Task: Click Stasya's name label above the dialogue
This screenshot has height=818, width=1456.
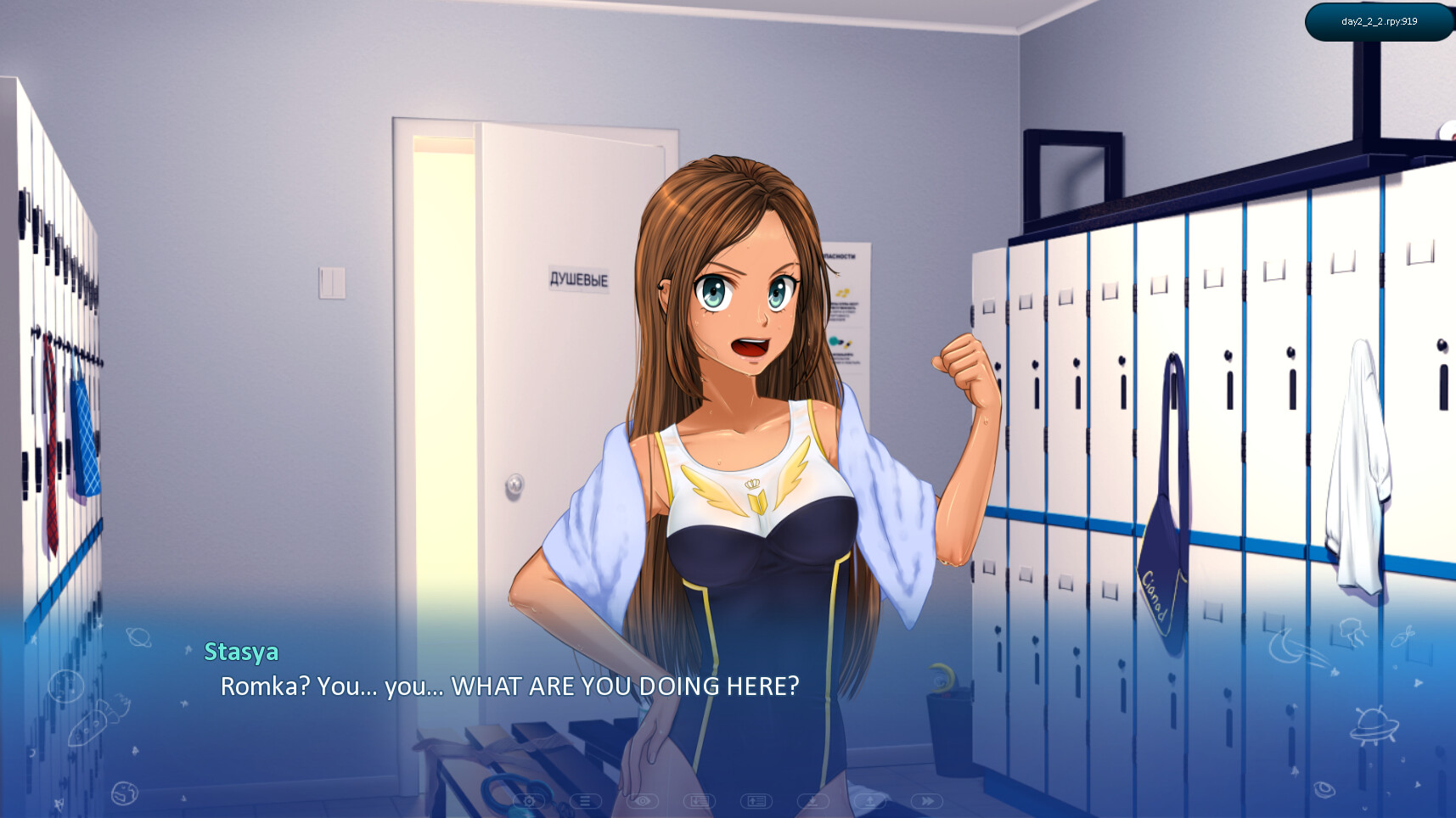Action: [x=242, y=652]
